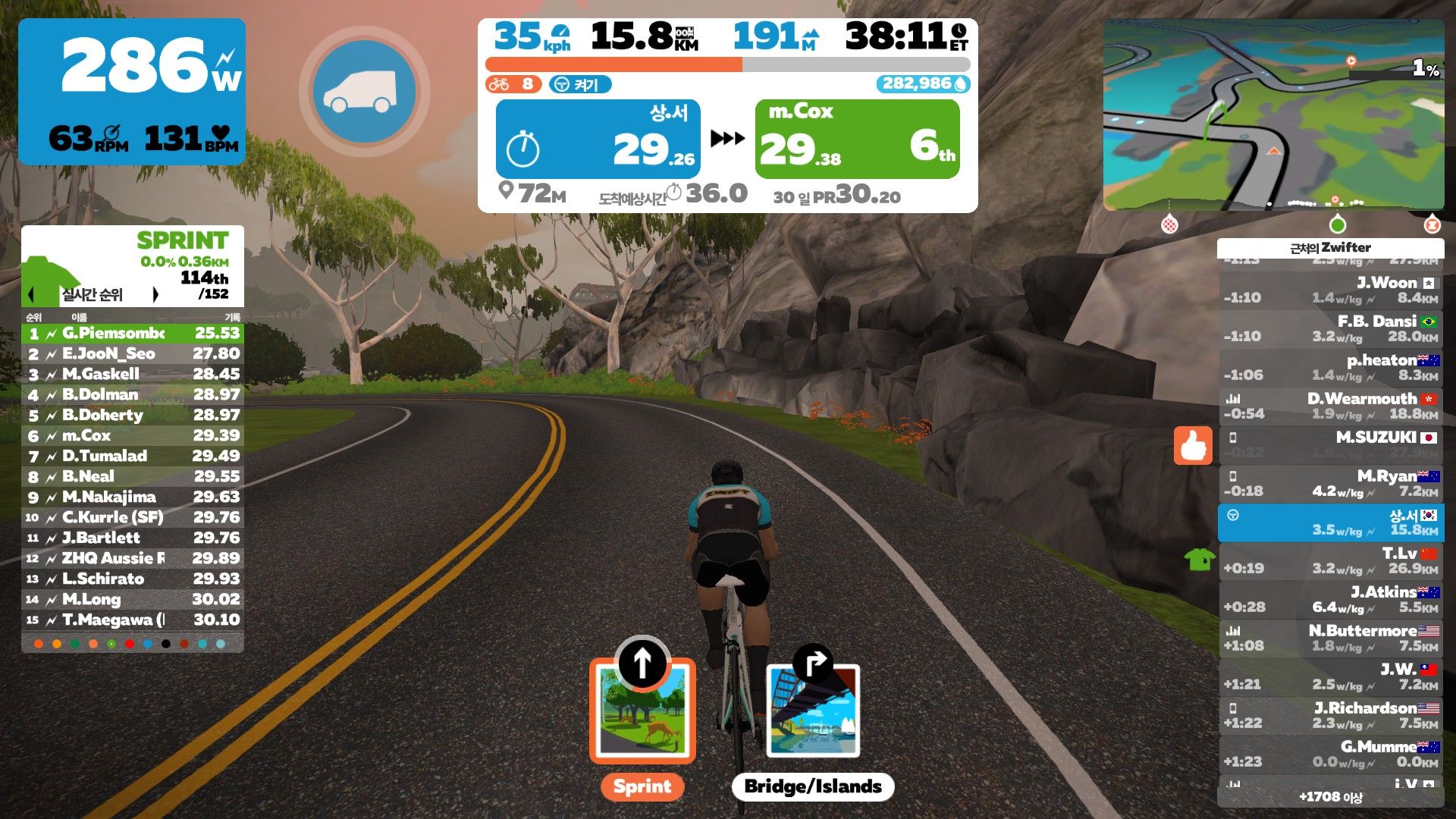This screenshot has width=1456, height=819.
Task: Click the green sprint jersey icon
Action: pos(1200,560)
